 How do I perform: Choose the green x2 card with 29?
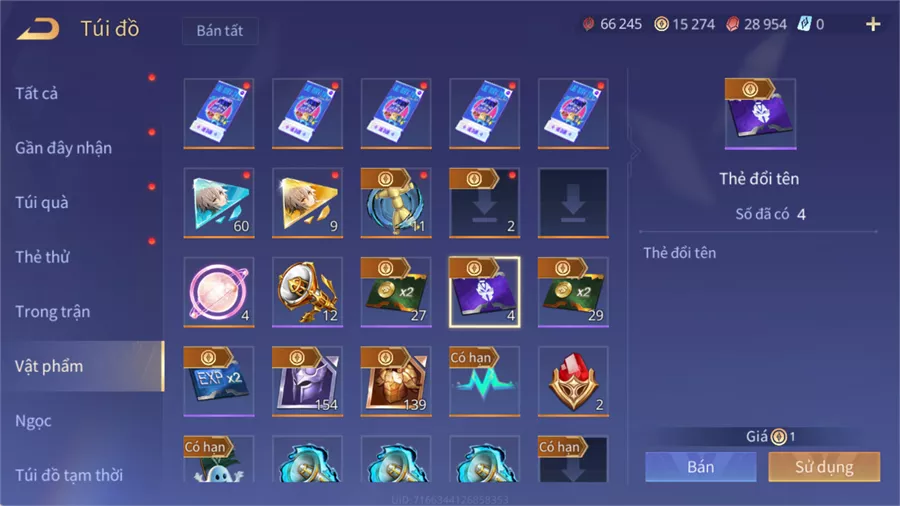click(573, 292)
